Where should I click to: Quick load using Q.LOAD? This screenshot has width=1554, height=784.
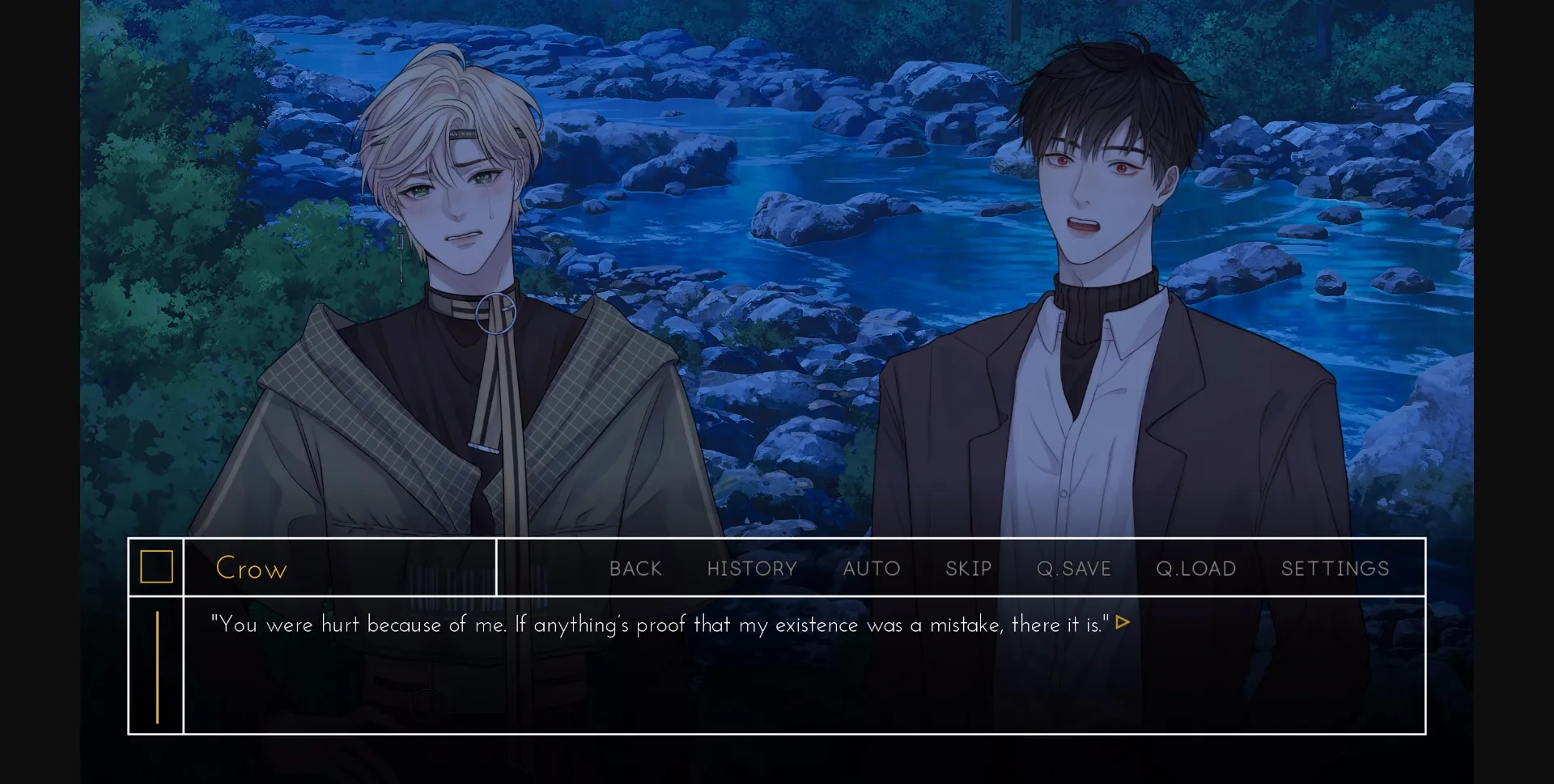point(1195,568)
